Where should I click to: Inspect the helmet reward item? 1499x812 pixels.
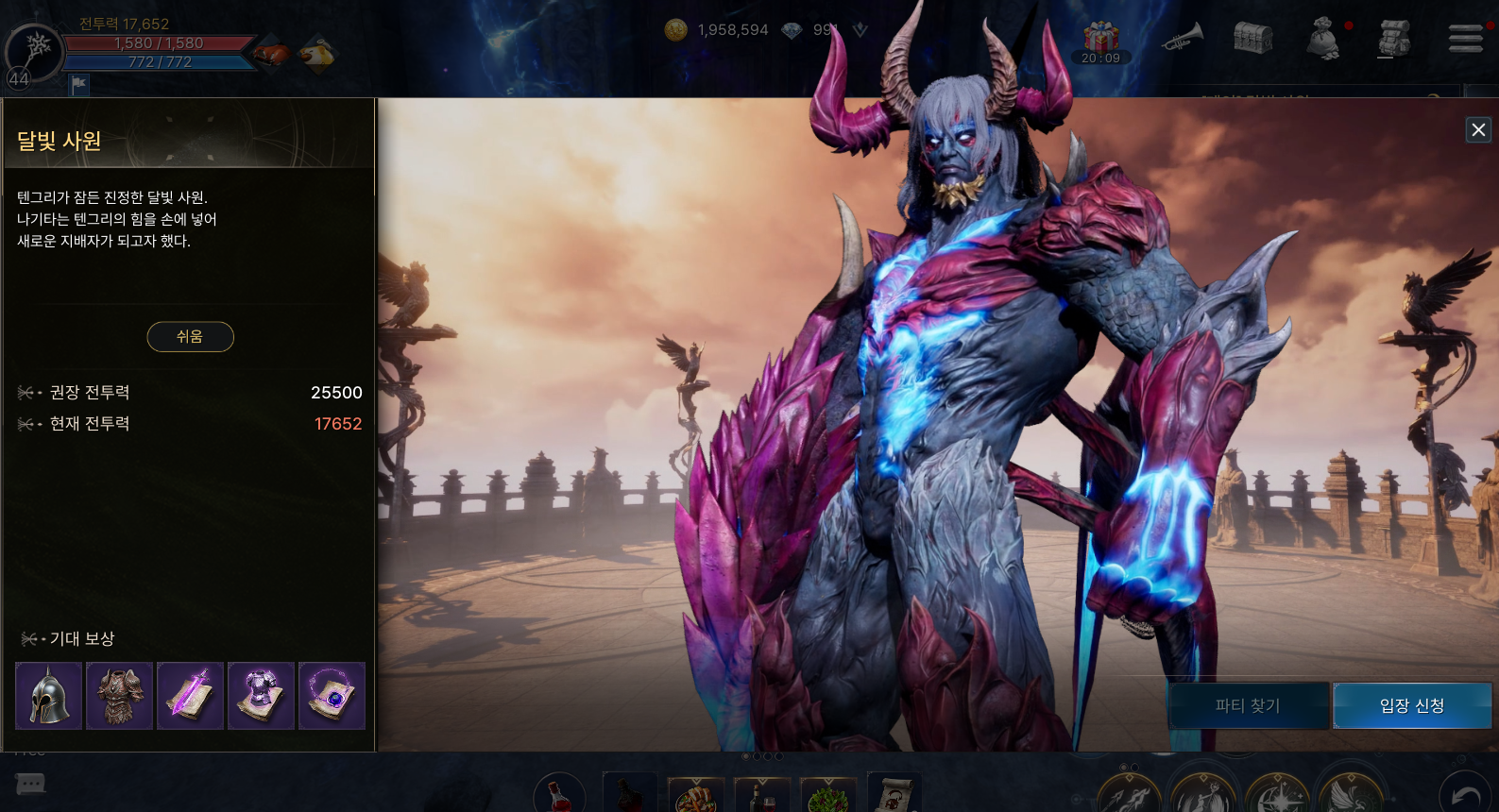[x=48, y=696]
